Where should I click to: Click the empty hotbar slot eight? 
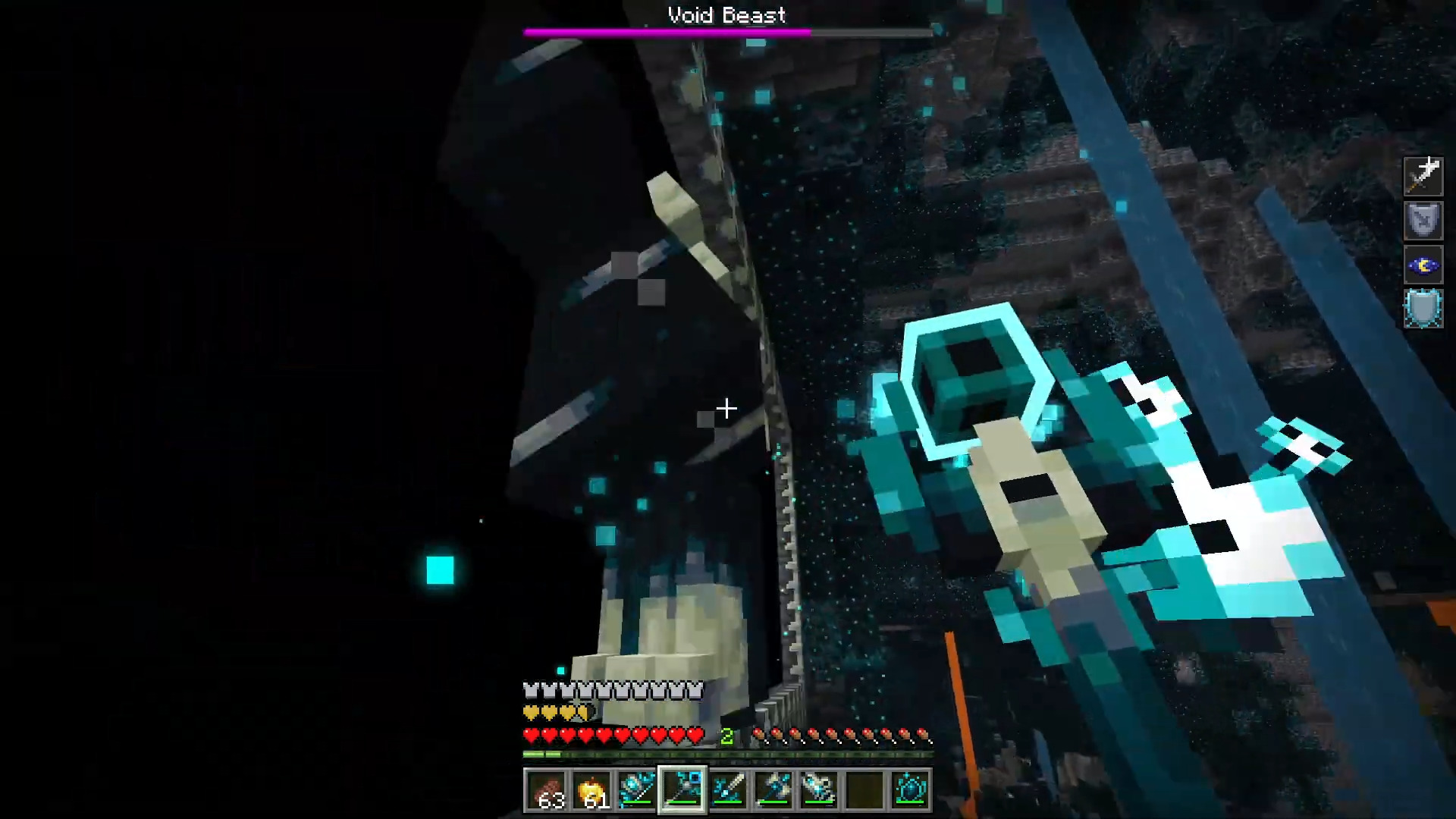(x=864, y=790)
